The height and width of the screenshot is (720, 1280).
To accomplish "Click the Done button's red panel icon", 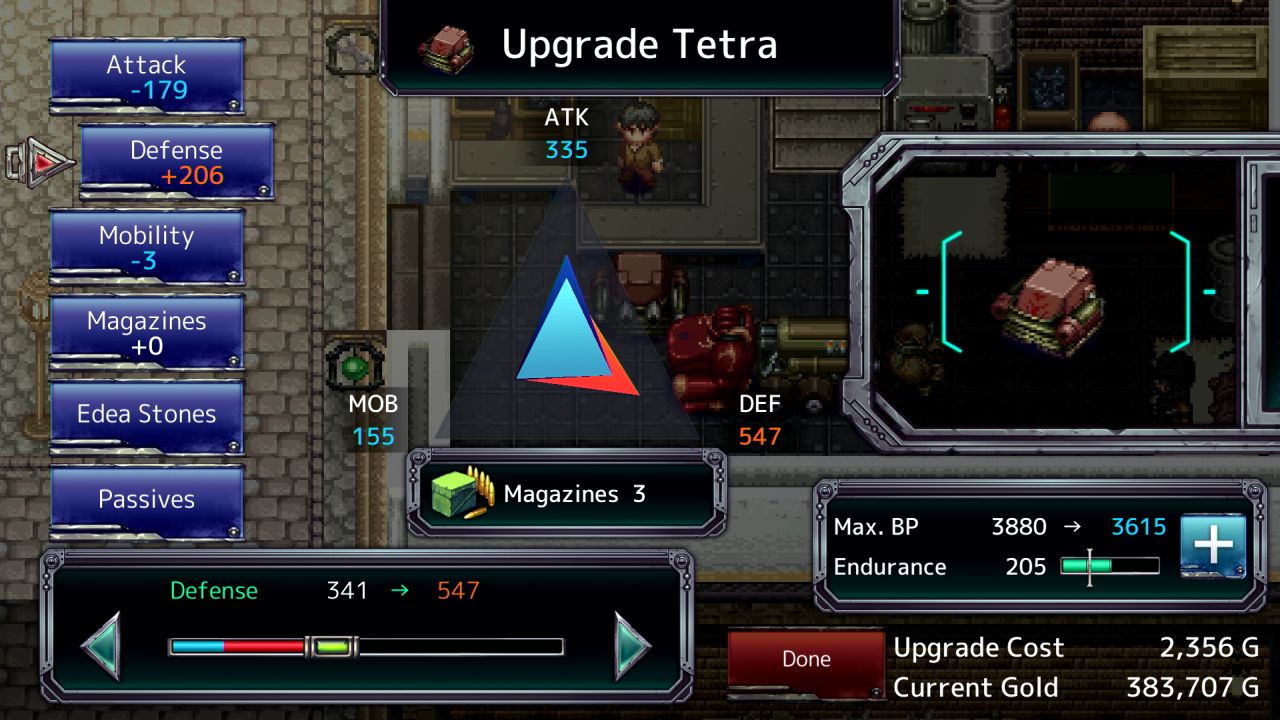I will (x=805, y=658).
